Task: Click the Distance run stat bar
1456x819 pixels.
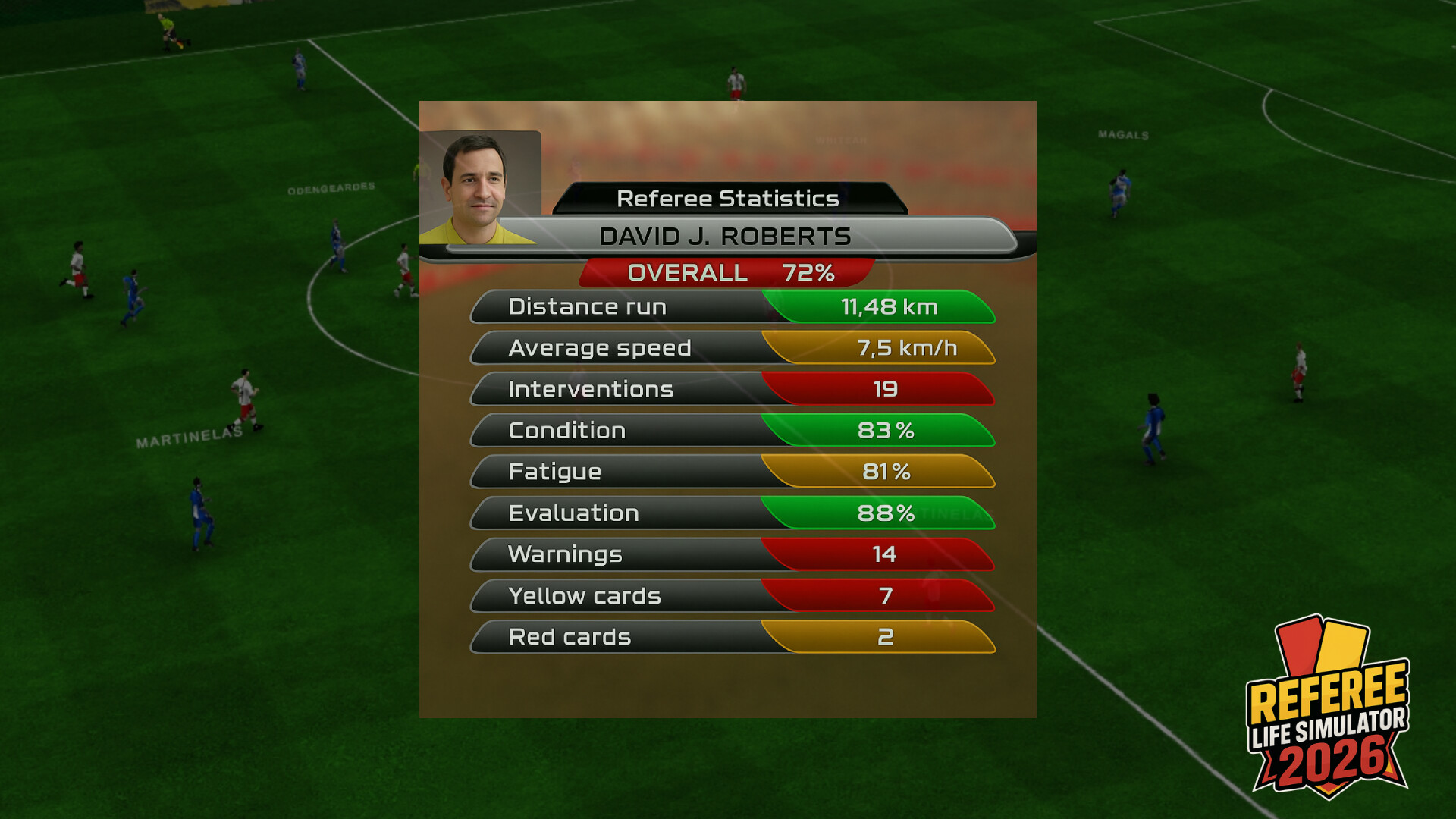Action: pos(732,307)
